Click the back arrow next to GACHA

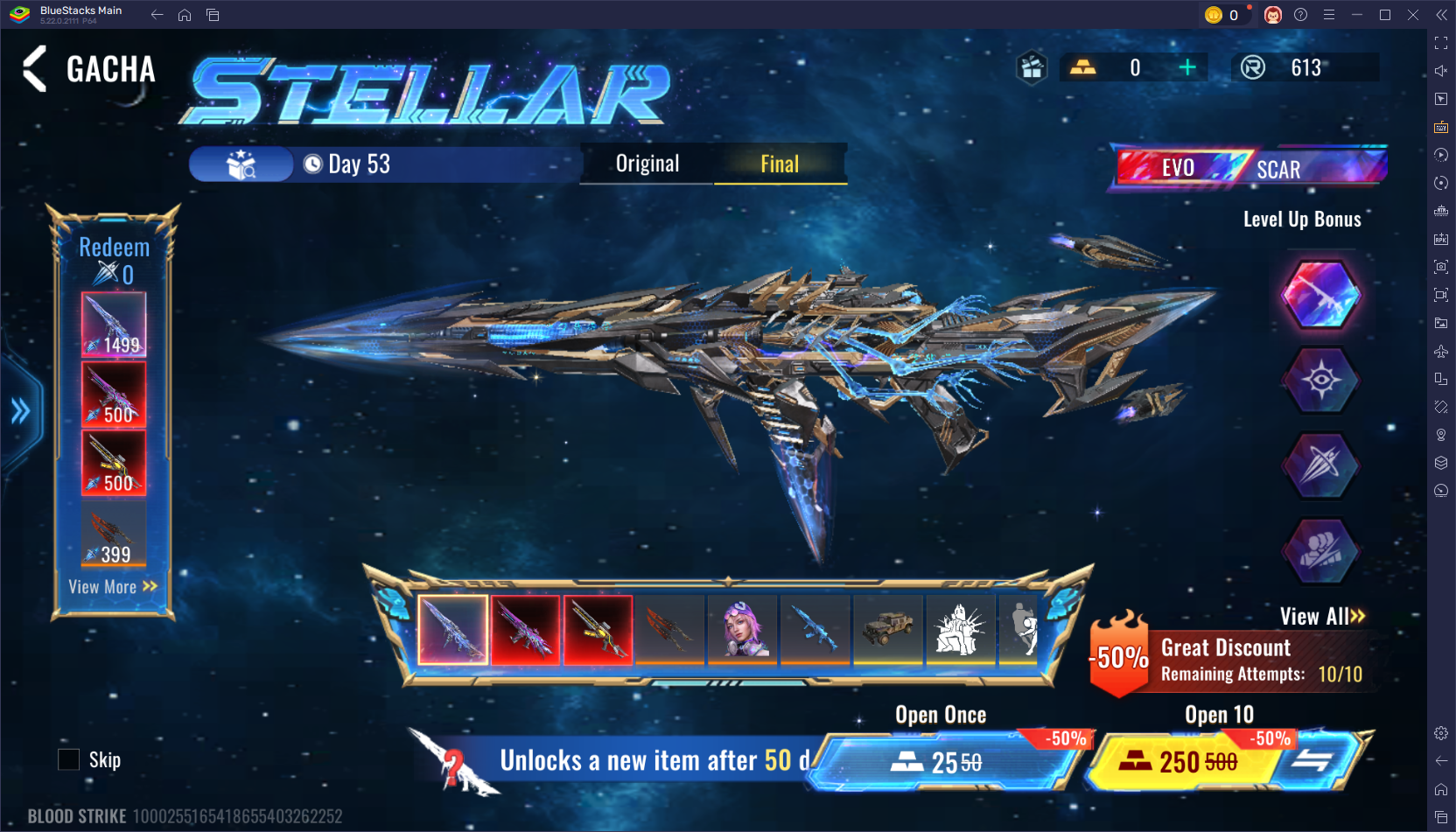(x=34, y=69)
